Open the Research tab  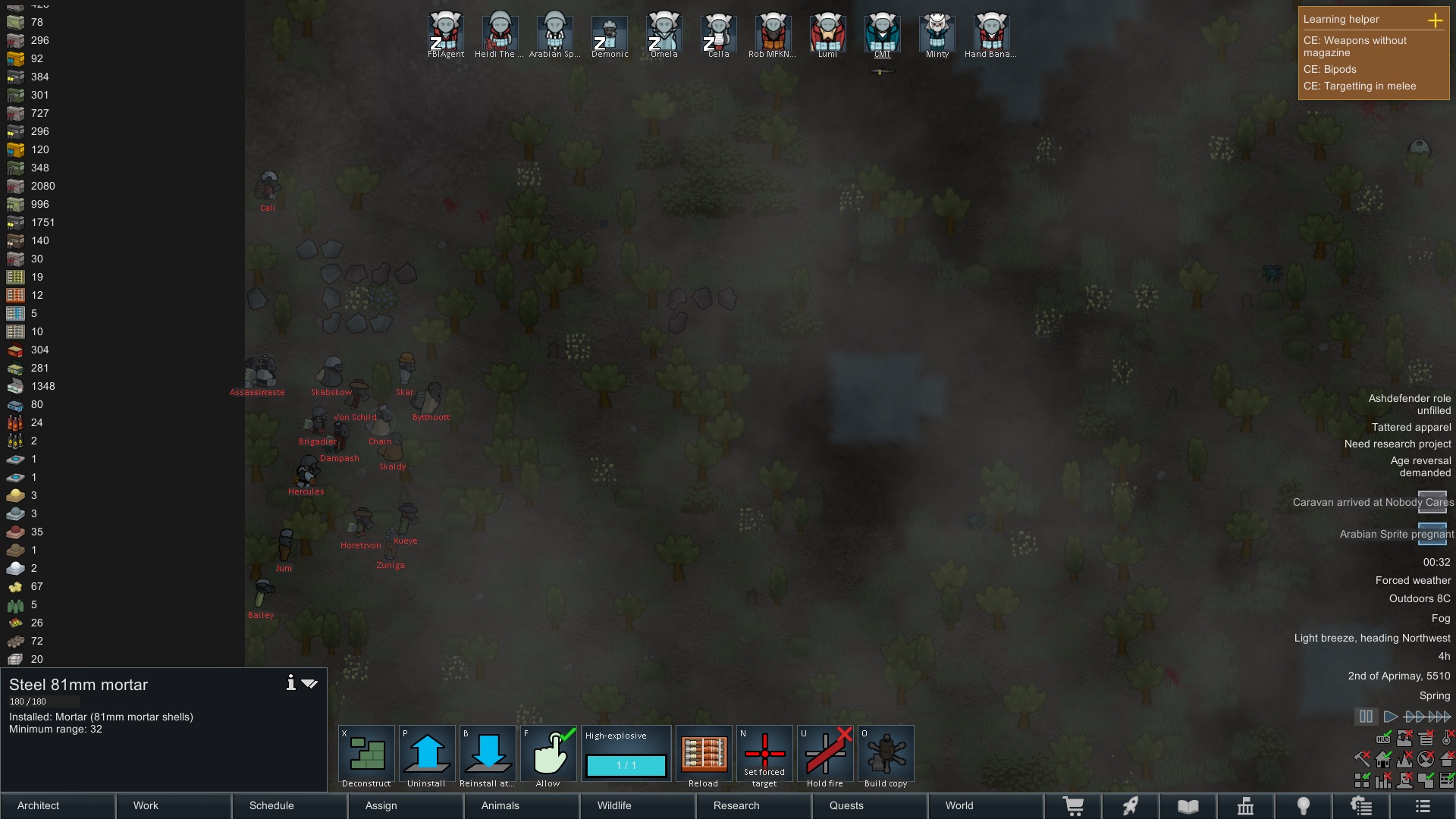coord(753,805)
